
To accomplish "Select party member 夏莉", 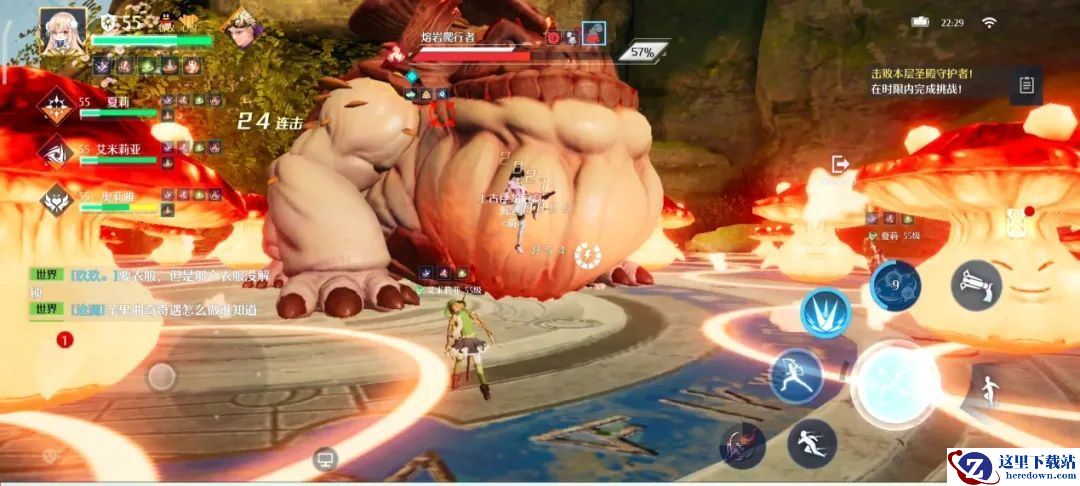I will tap(56, 108).
